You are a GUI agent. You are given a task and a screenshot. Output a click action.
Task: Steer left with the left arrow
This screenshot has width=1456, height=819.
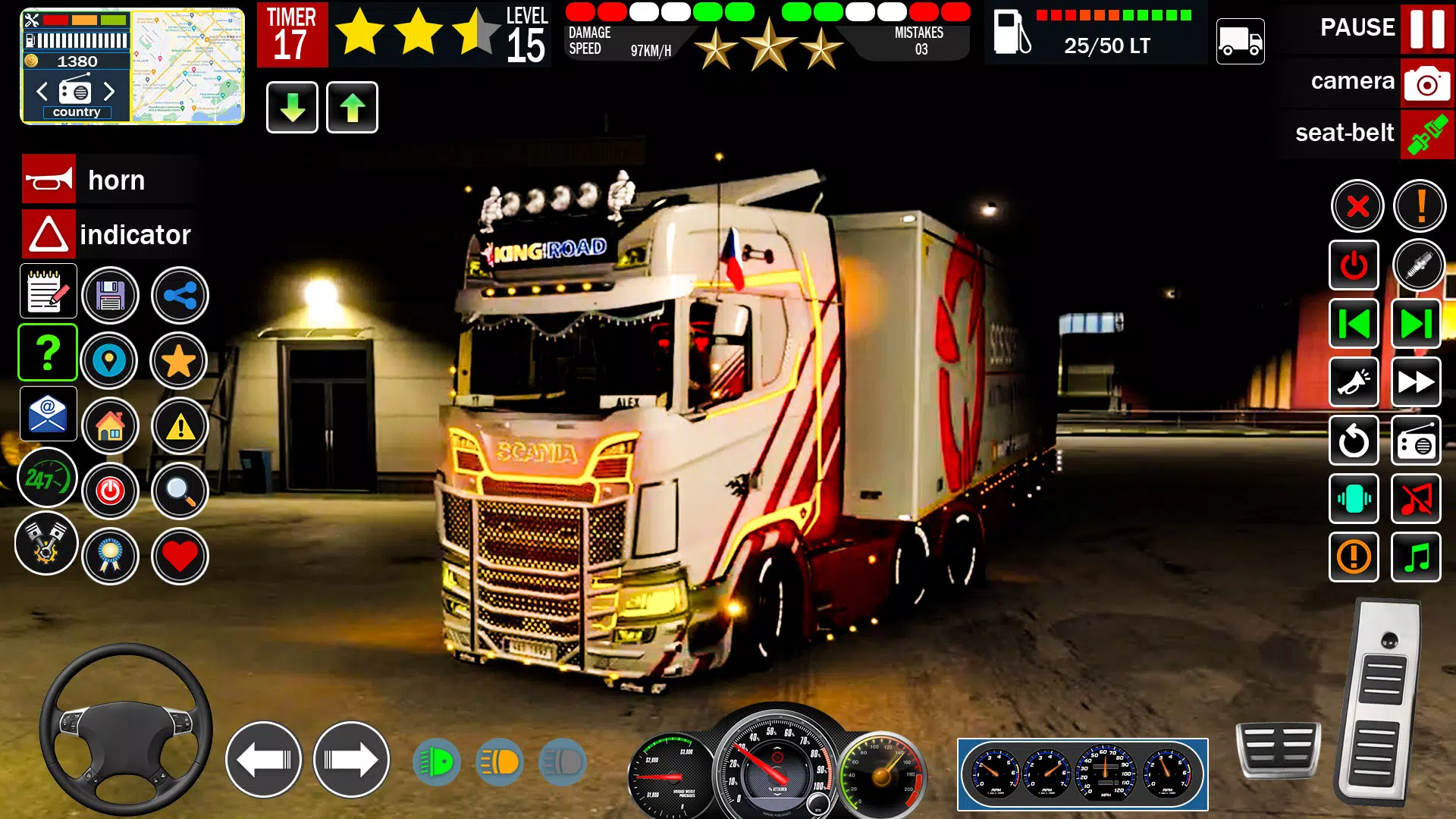coord(263,759)
